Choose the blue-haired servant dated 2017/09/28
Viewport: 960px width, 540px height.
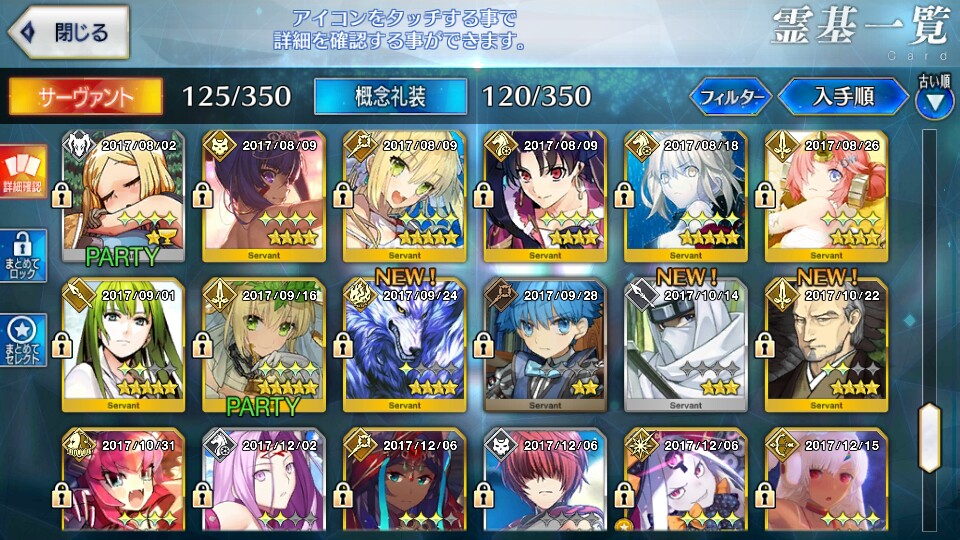(544, 345)
